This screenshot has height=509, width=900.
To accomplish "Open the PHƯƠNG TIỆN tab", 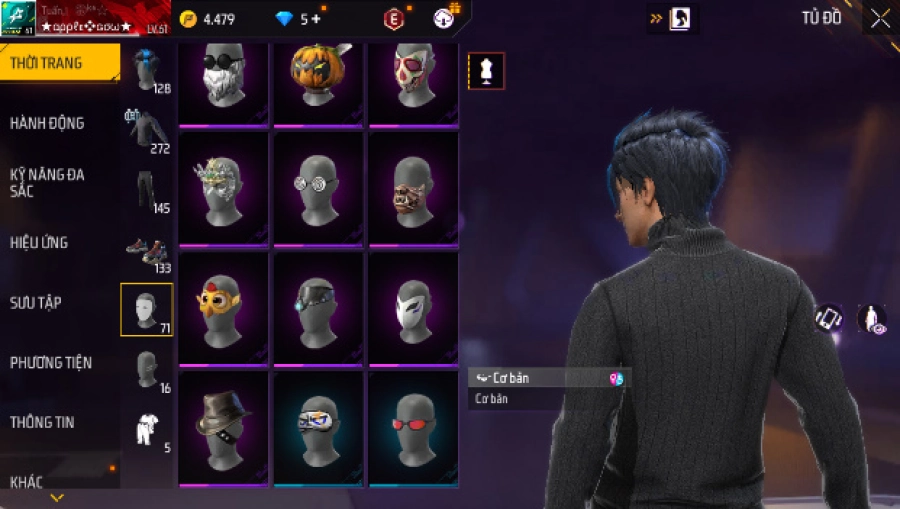I will 48,362.
